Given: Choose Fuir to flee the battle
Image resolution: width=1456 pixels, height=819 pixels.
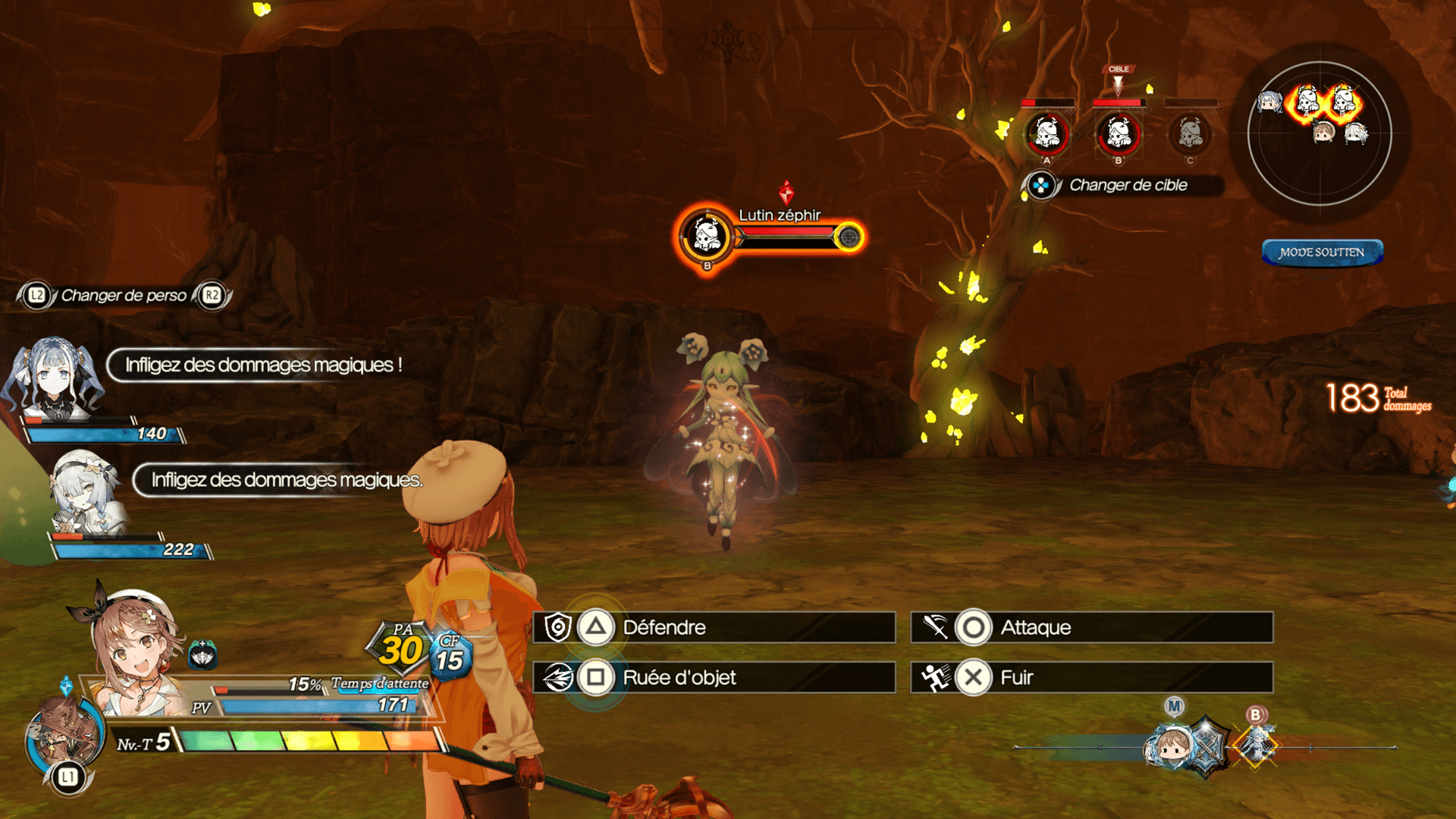Looking at the screenshot, I should tap(1091, 677).
